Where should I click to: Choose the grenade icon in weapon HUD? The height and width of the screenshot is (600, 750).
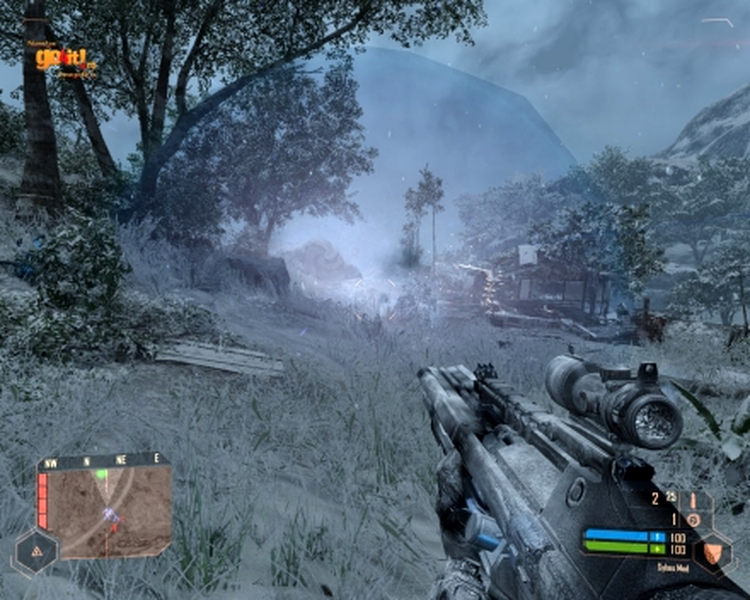pyautogui.click(x=691, y=520)
